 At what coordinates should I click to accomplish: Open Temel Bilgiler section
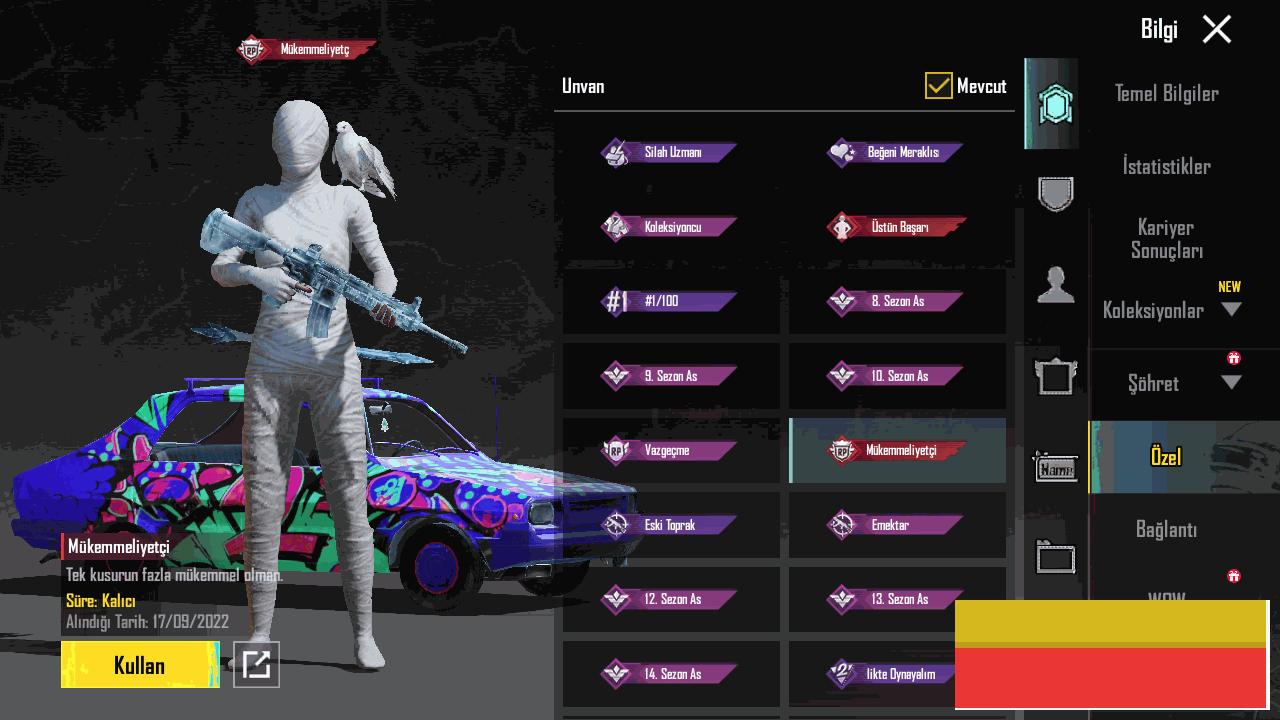click(1166, 93)
